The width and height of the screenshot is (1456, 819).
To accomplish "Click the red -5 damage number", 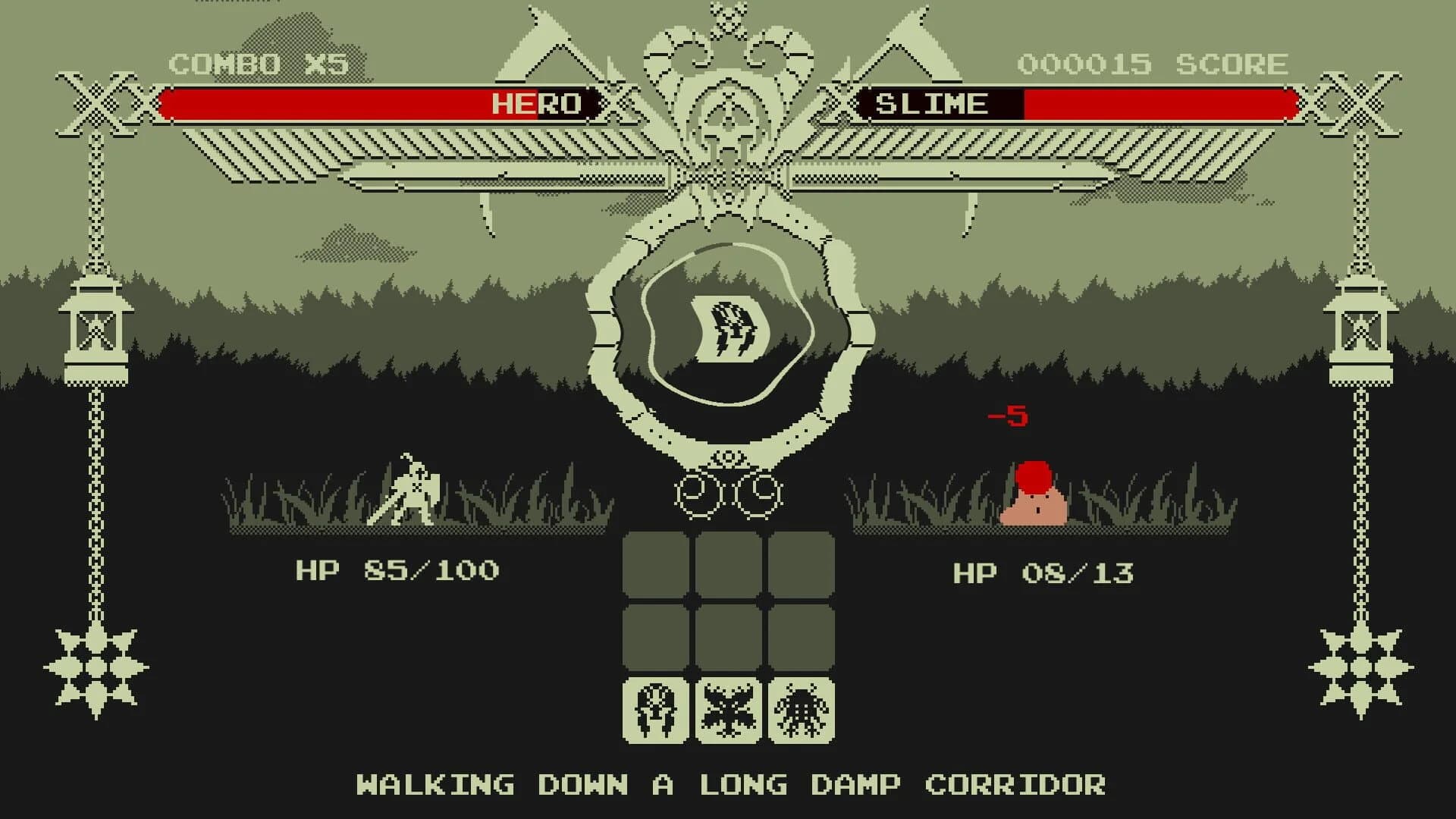I will click(1009, 416).
